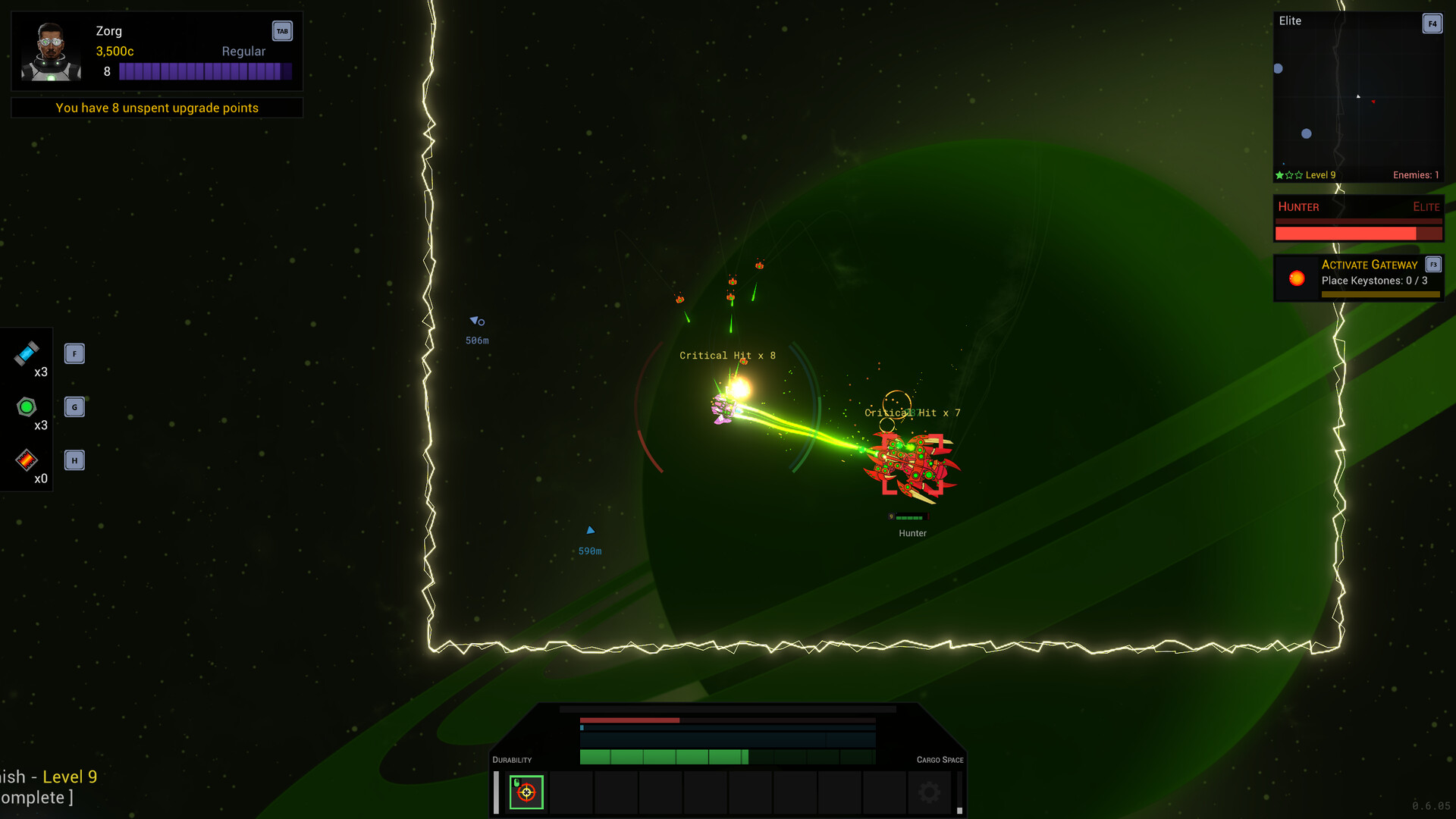1456x819 pixels.
Task: Expand the Elite minimap via the F4 button
Action: pos(1432,24)
